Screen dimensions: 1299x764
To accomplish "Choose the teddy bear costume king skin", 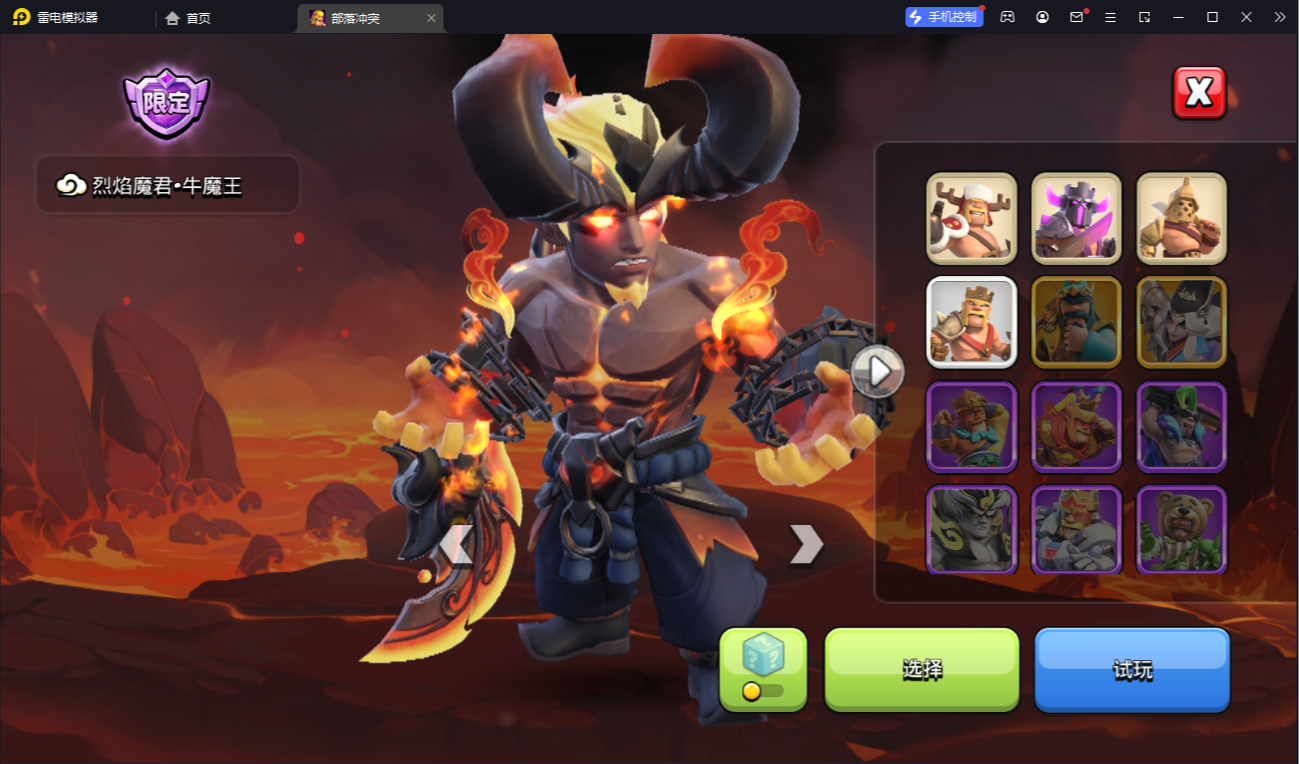I will [x=1181, y=530].
